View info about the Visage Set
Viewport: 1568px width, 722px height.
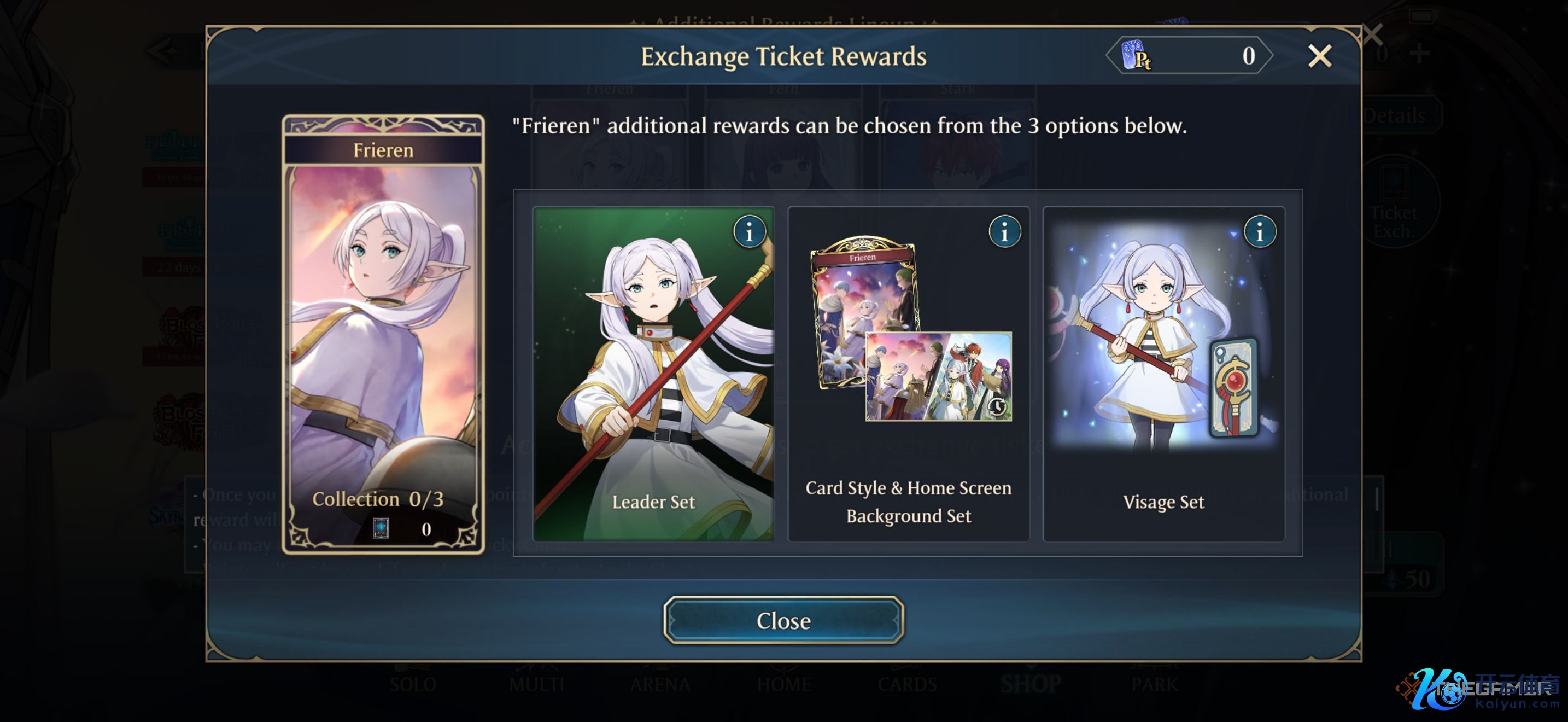click(1260, 232)
